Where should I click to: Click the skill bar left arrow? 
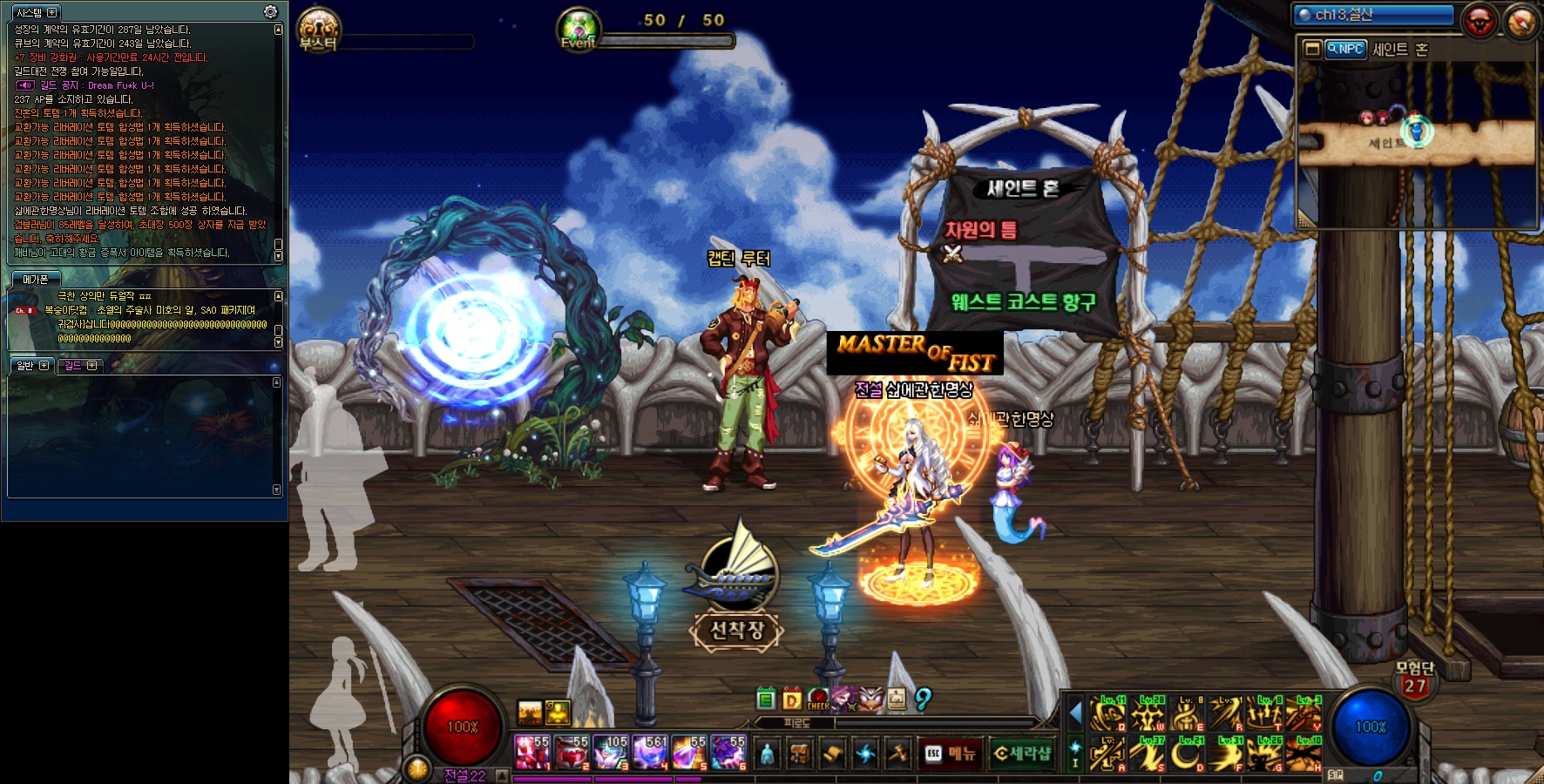click(x=1075, y=714)
